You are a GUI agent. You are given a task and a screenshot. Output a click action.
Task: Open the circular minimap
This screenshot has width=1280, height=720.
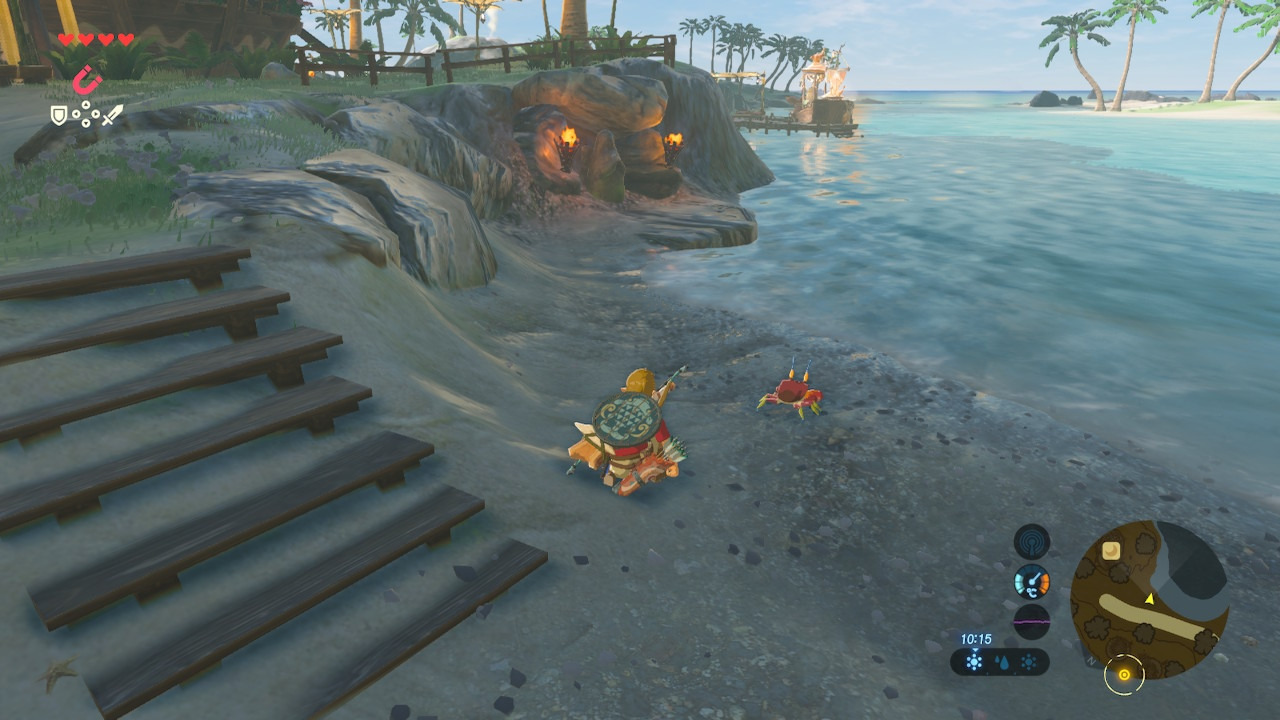pos(1148,600)
